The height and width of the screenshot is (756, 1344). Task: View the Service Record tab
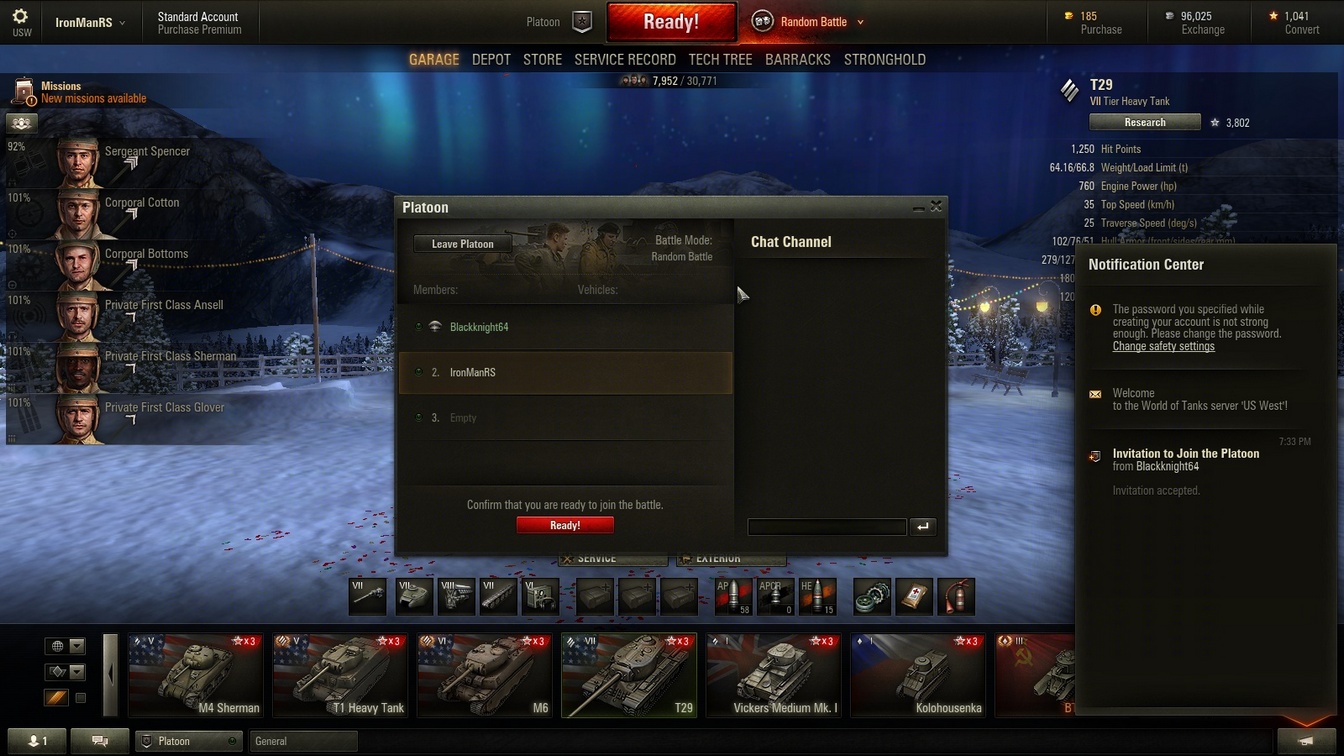625,60
